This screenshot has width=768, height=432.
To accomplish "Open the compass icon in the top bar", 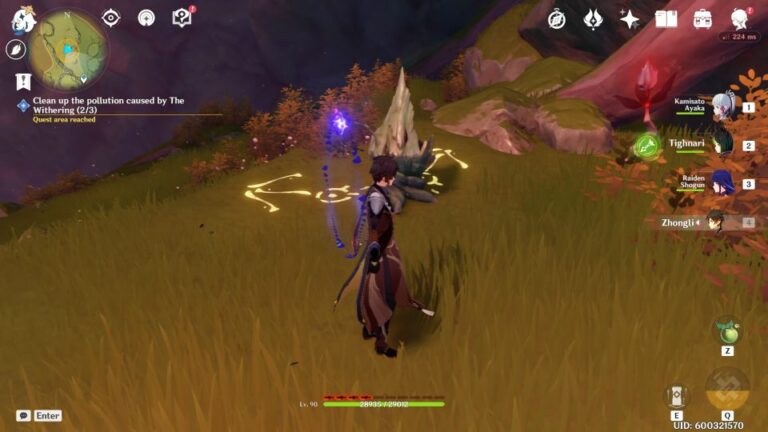I will [x=556, y=19].
